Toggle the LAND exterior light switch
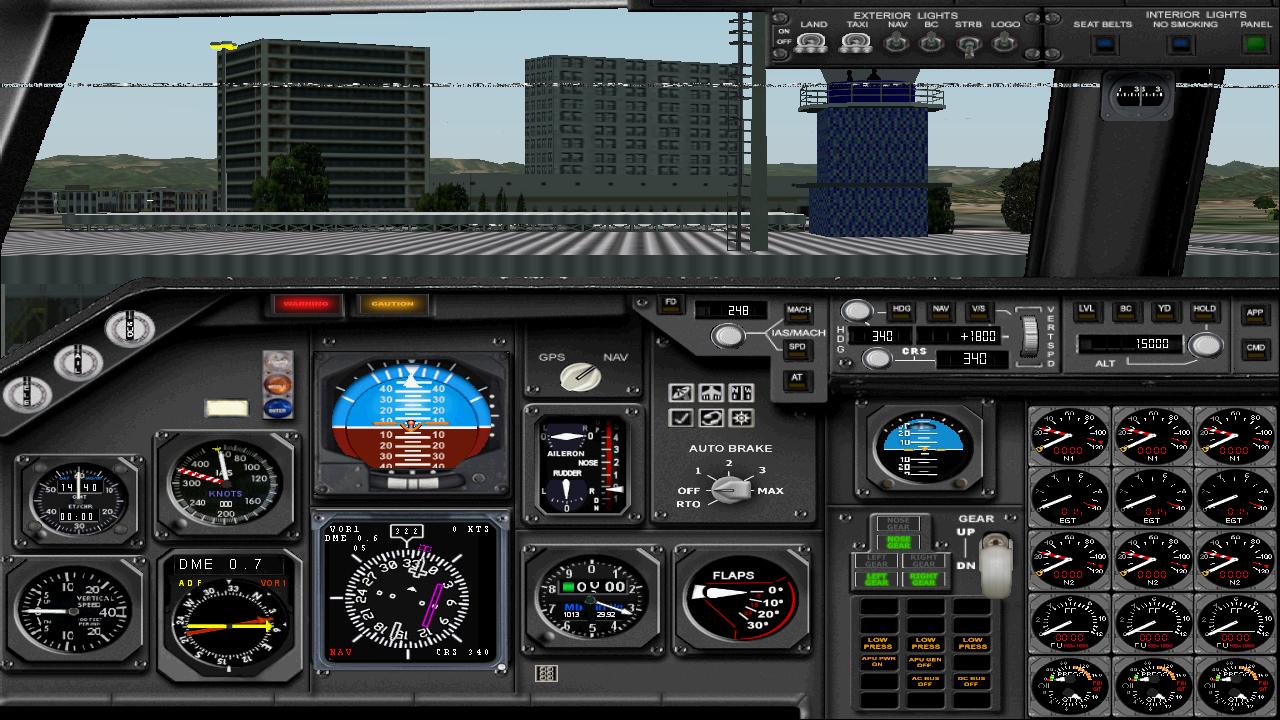1280x720 pixels. tap(812, 42)
